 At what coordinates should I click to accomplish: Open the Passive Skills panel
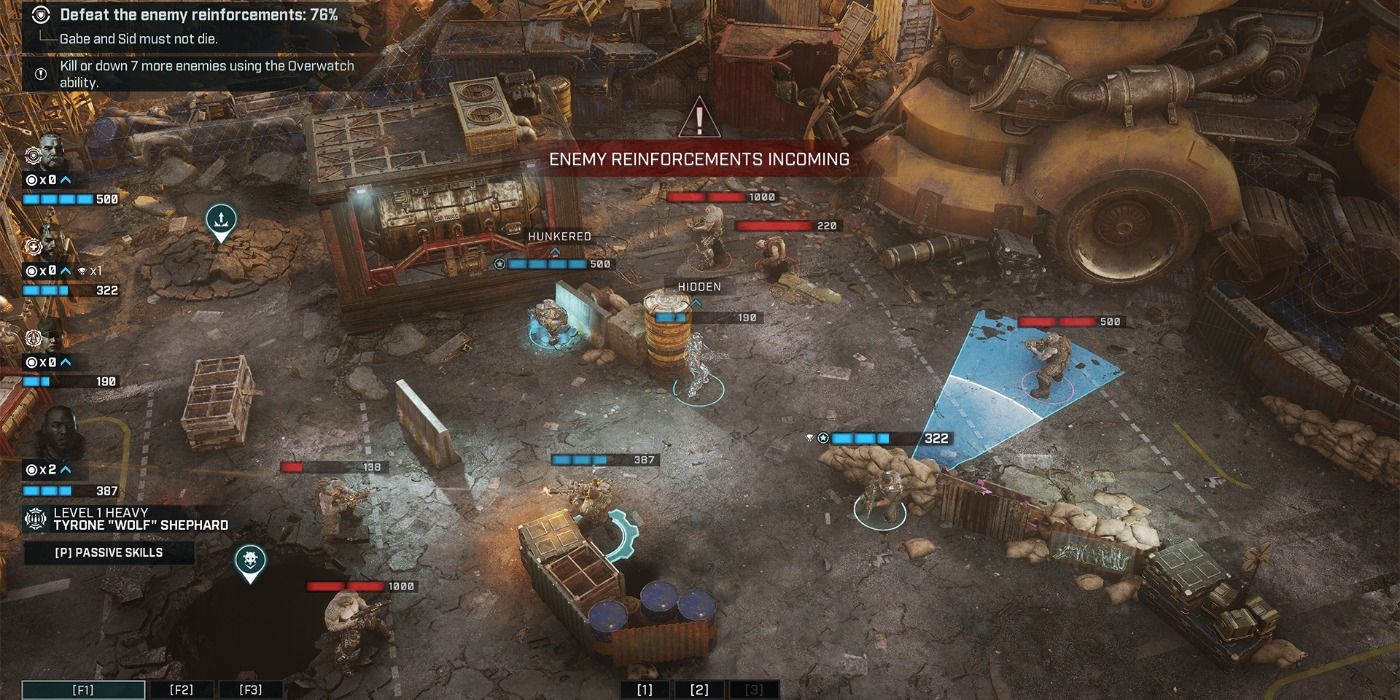(x=108, y=552)
